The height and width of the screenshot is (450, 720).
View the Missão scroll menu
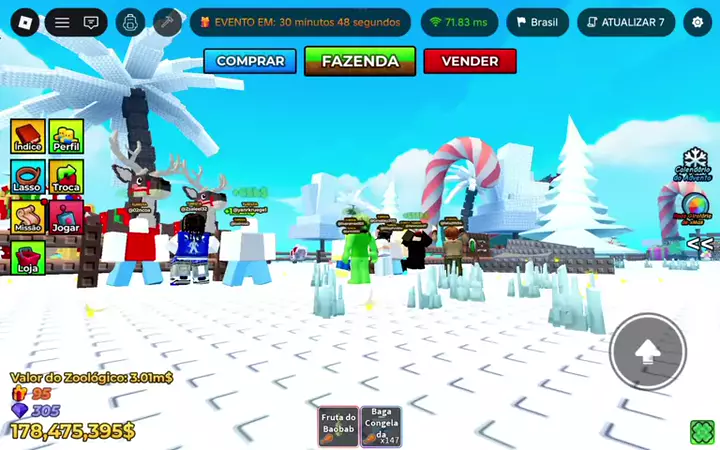[x=28, y=217]
